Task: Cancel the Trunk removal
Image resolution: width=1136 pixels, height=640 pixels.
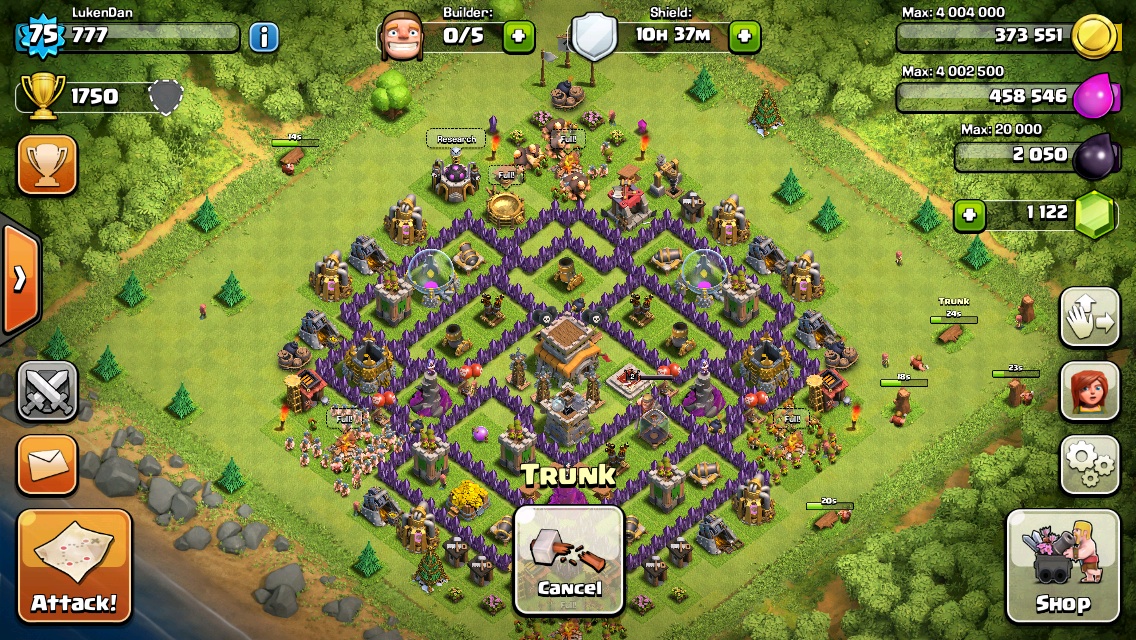Action: click(x=569, y=558)
